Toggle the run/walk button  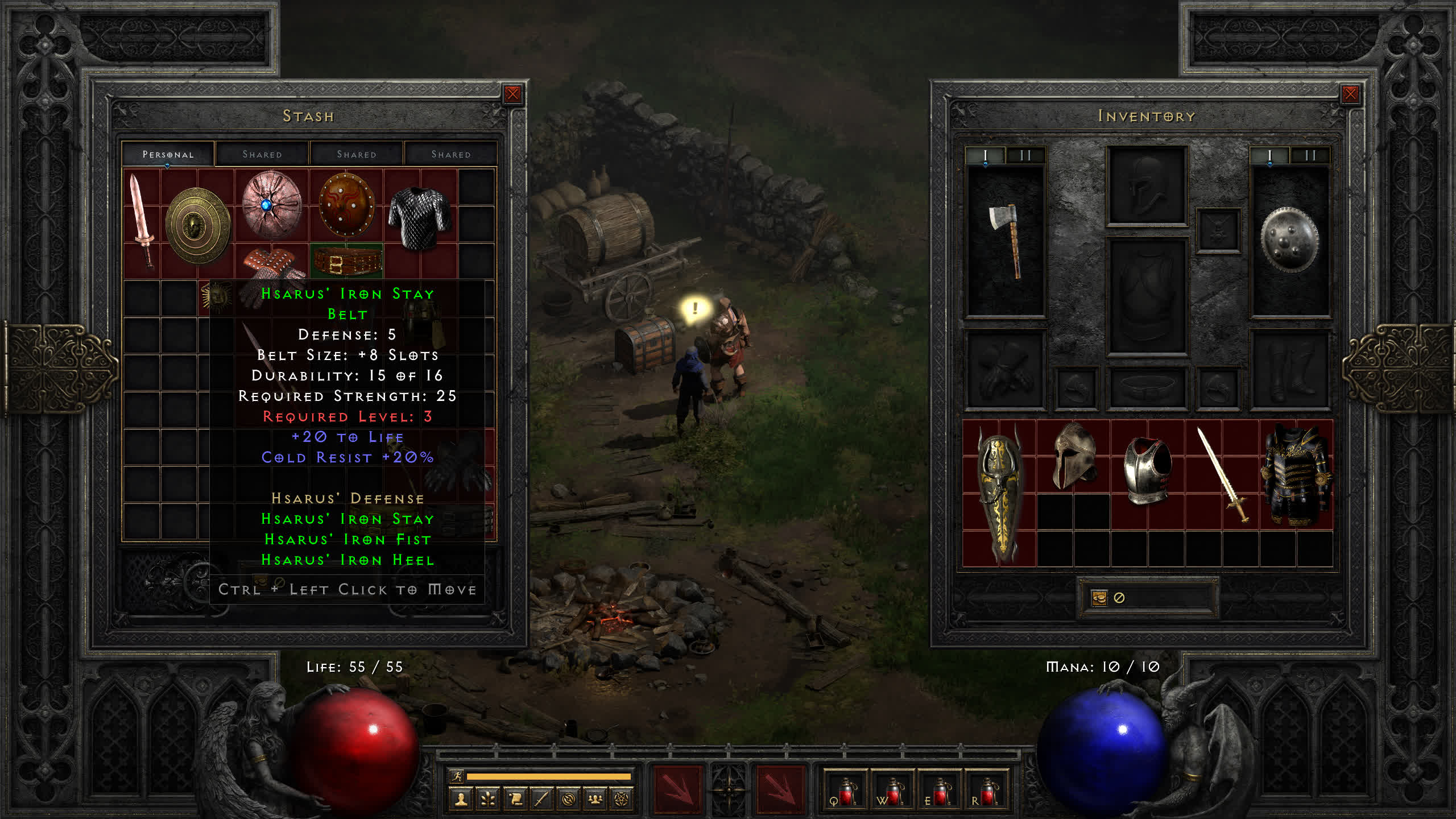(x=456, y=776)
